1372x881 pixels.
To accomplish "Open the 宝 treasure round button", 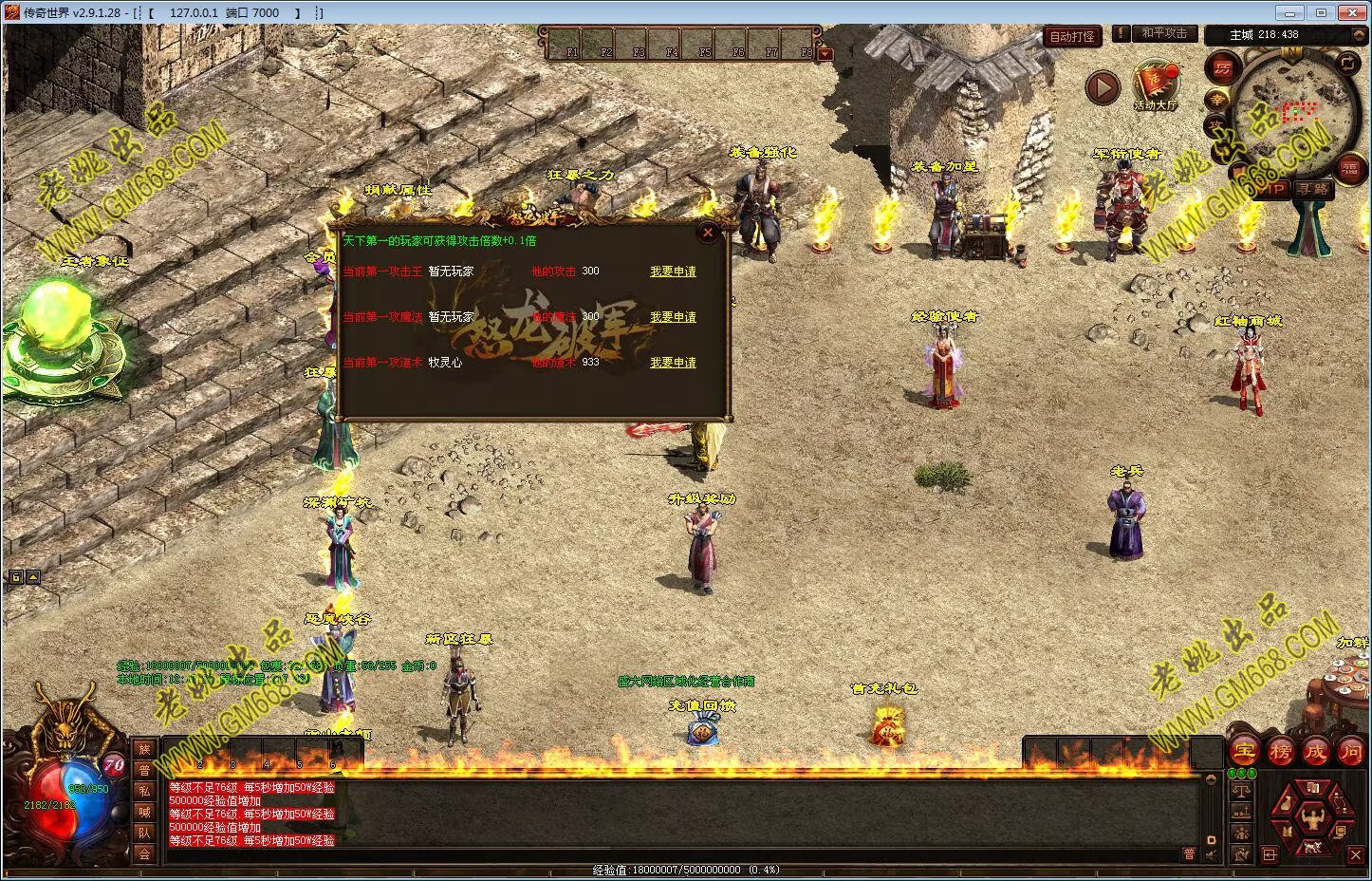I will (1243, 752).
